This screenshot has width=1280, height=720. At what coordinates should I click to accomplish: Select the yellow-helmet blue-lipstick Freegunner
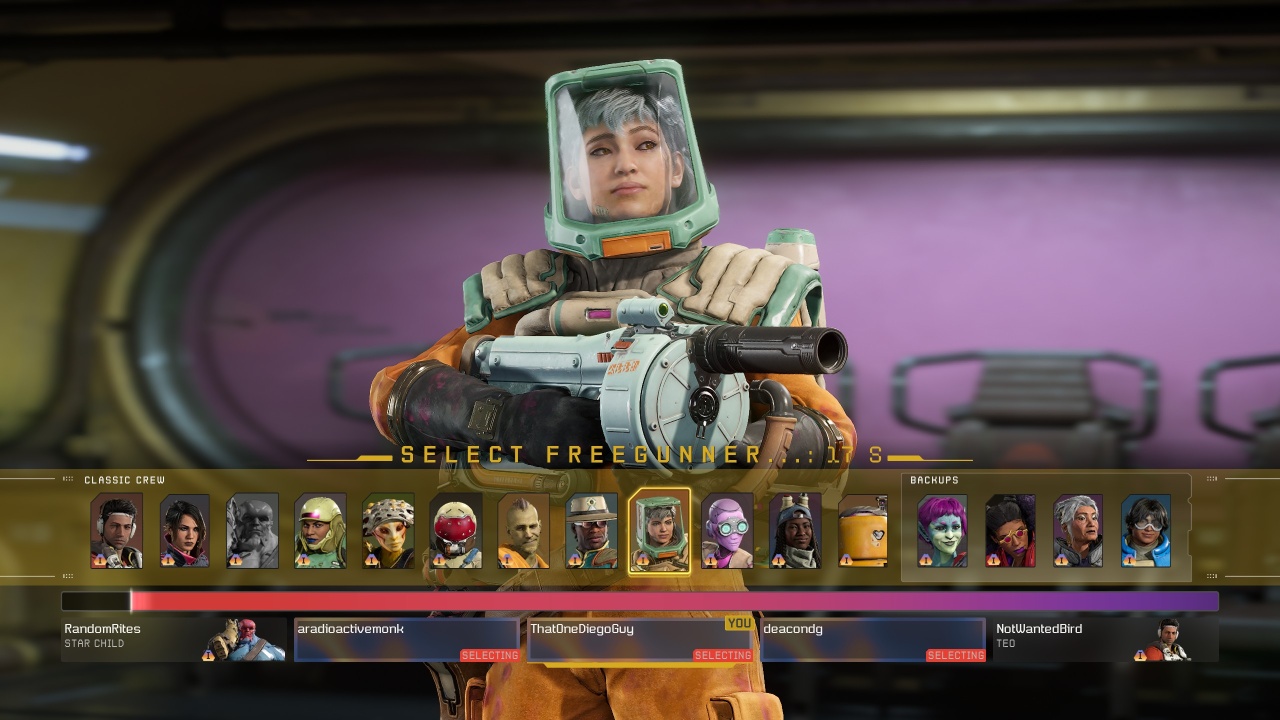tap(320, 531)
